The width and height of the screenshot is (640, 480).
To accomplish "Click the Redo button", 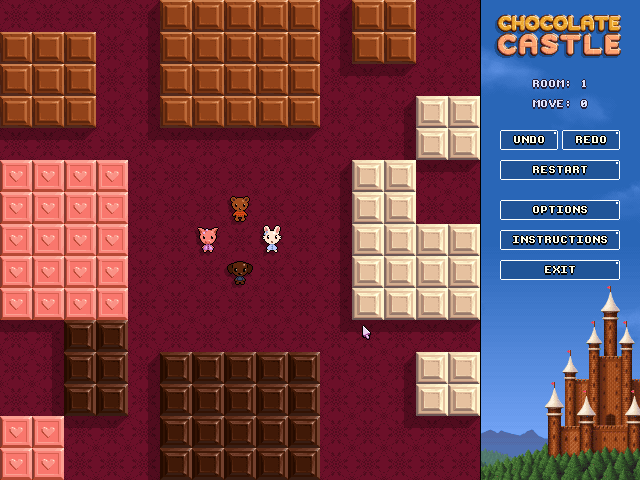I will (x=591, y=140).
